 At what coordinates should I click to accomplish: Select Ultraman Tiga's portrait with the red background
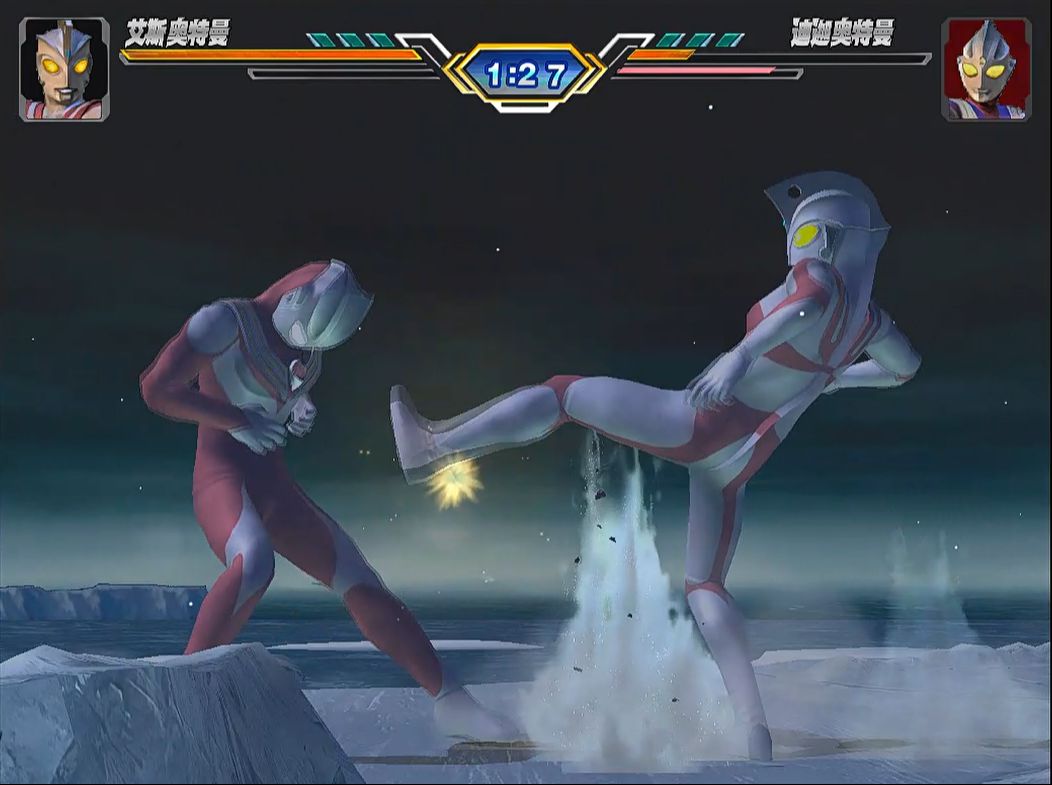(986, 70)
